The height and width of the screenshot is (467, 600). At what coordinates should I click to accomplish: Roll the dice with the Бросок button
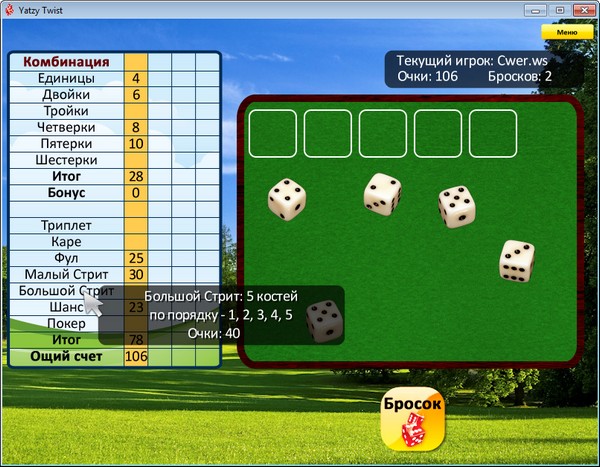pyautogui.click(x=412, y=417)
